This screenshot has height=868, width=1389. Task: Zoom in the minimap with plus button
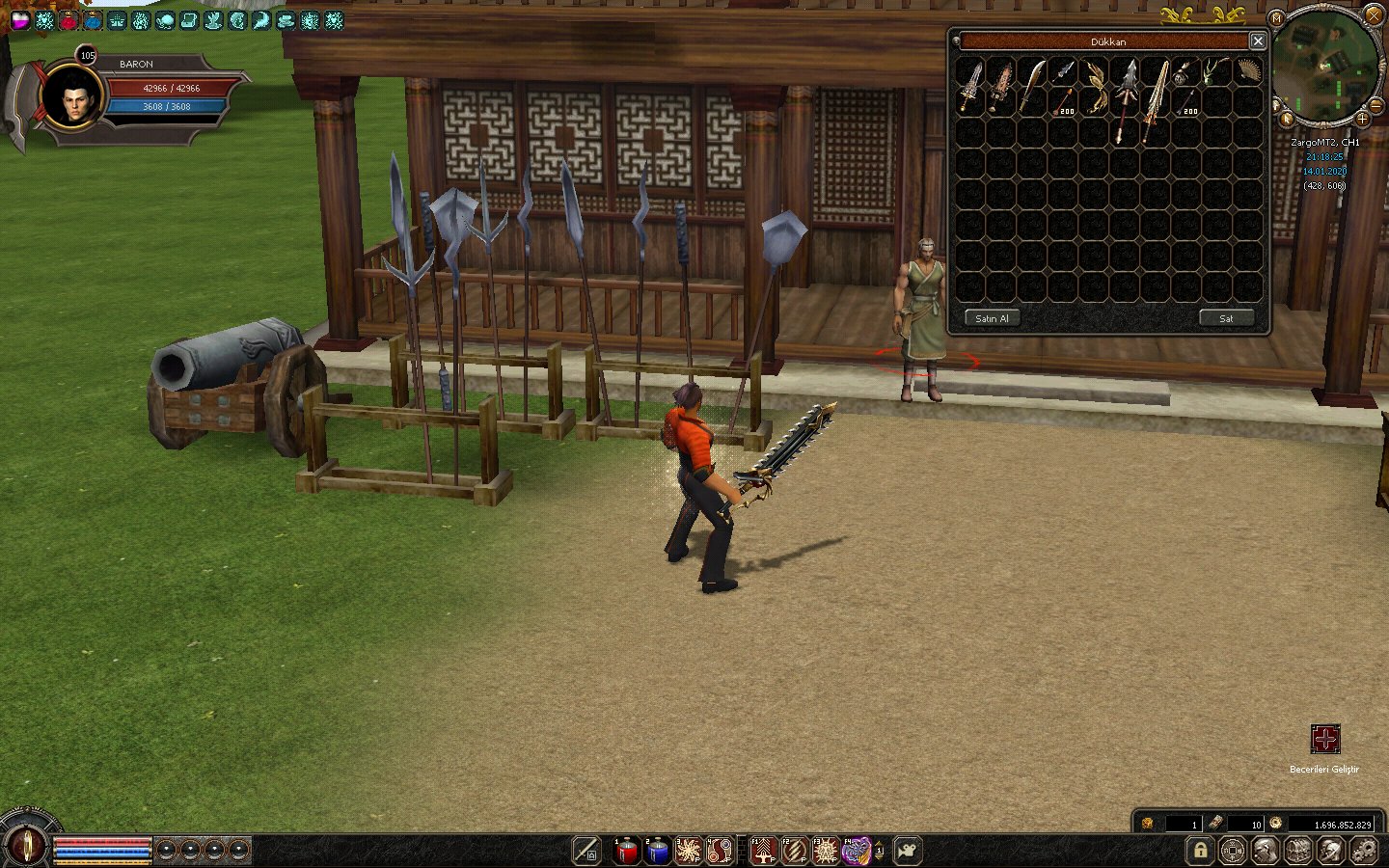click(1362, 119)
